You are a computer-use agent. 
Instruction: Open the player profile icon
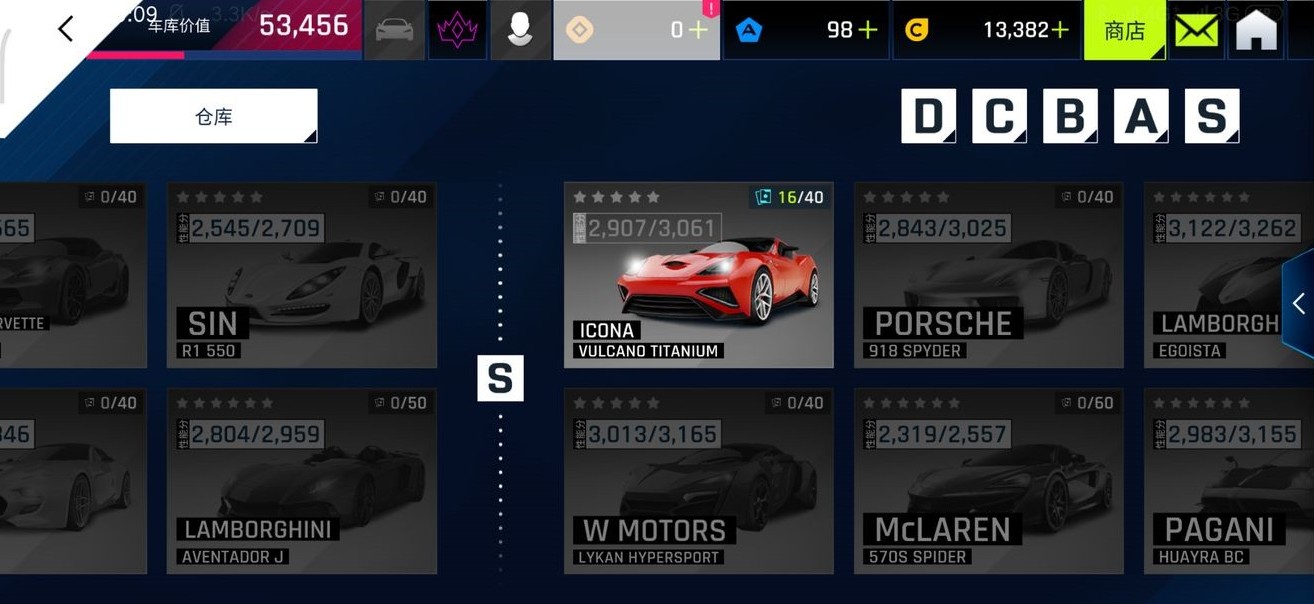(520, 30)
